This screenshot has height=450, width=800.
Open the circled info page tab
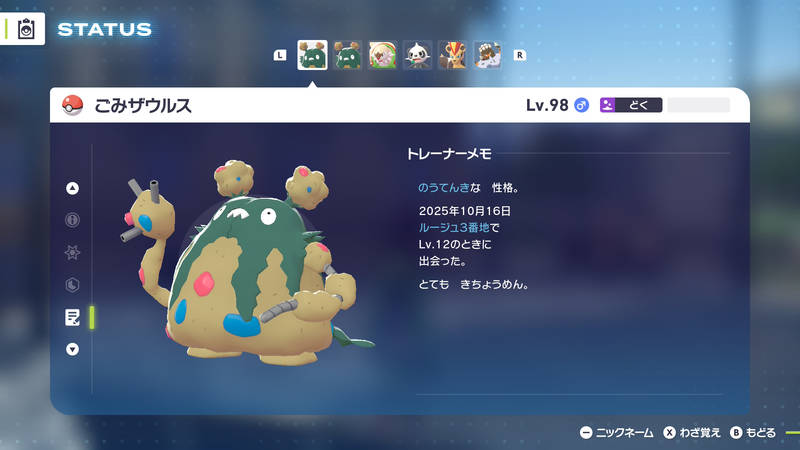[x=72, y=220]
